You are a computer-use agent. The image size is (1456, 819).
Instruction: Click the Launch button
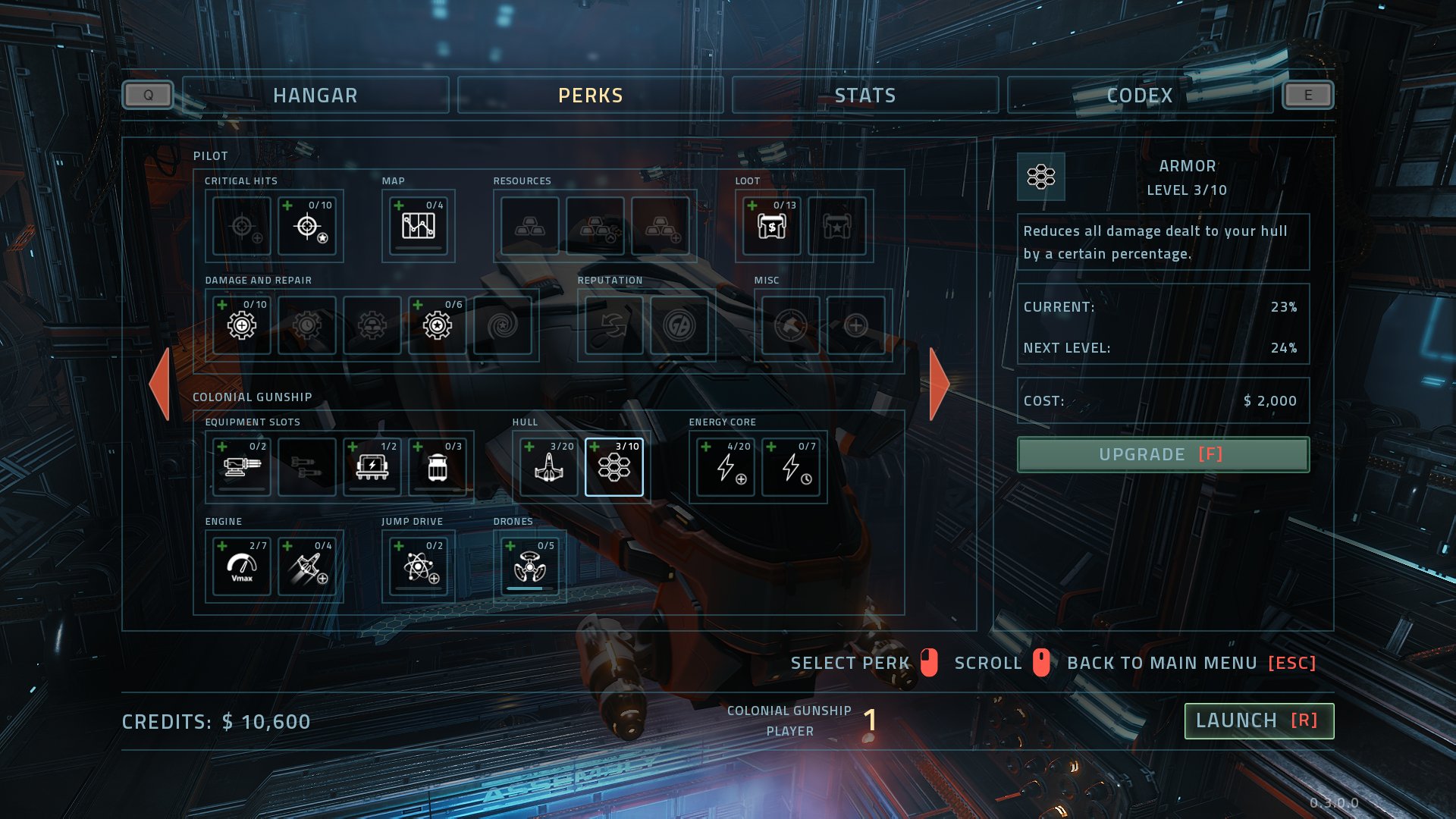pos(1258,720)
